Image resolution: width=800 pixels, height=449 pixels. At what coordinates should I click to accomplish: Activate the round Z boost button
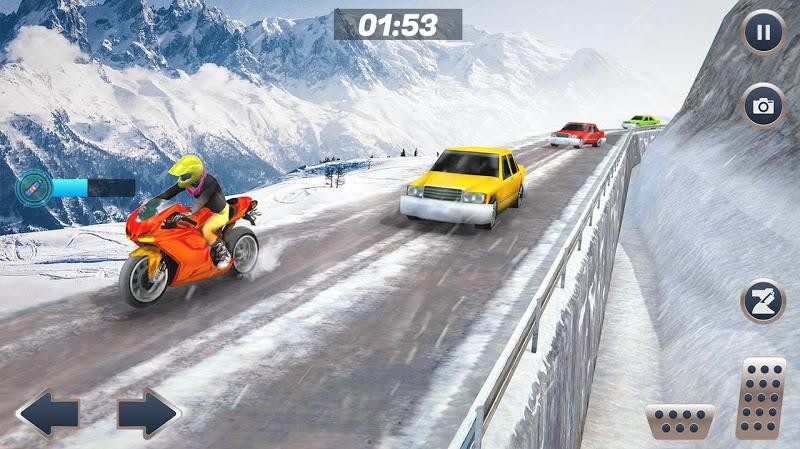pyautogui.click(x=763, y=301)
